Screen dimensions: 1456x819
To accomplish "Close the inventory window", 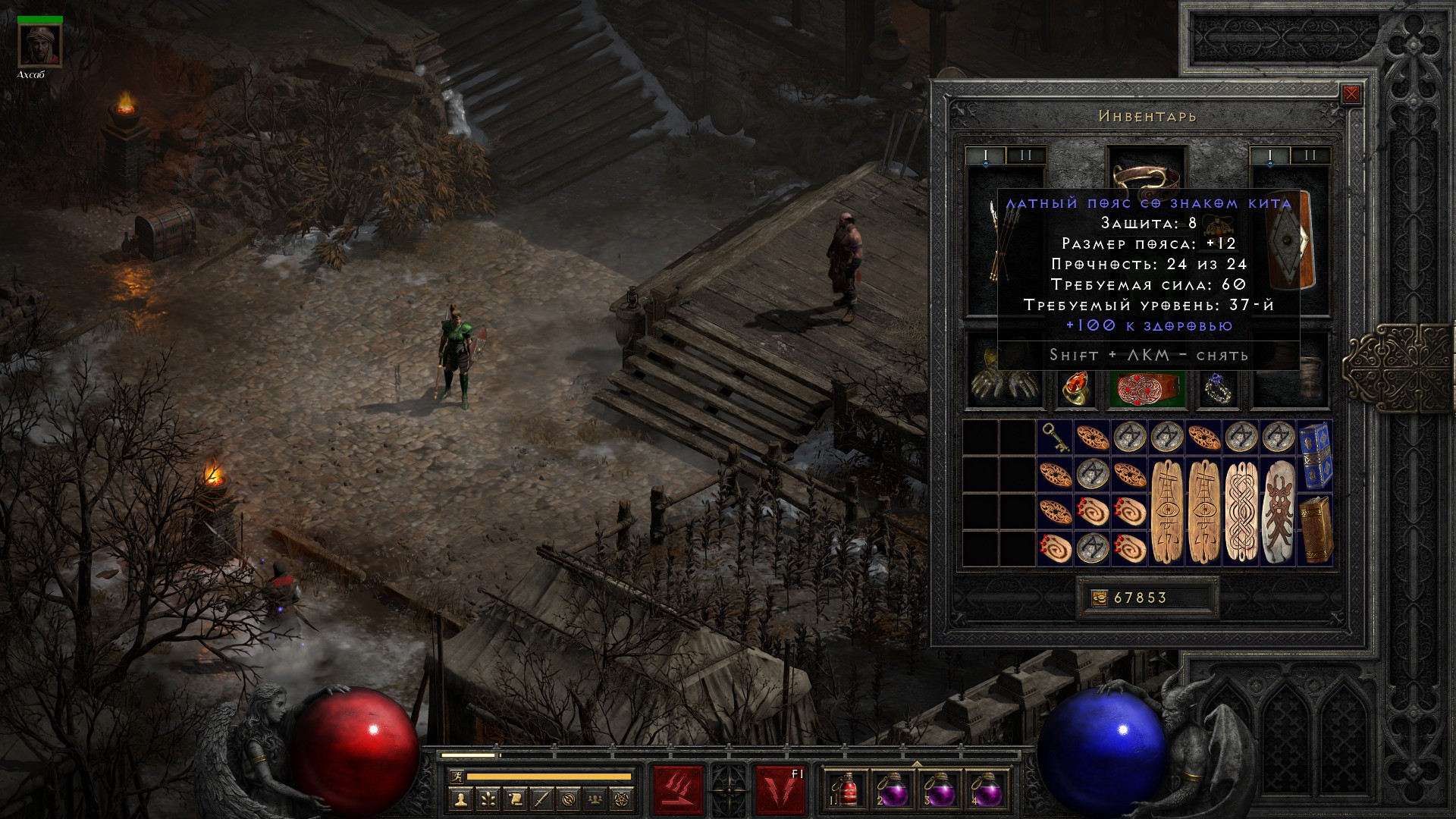I will [x=1351, y=95].
